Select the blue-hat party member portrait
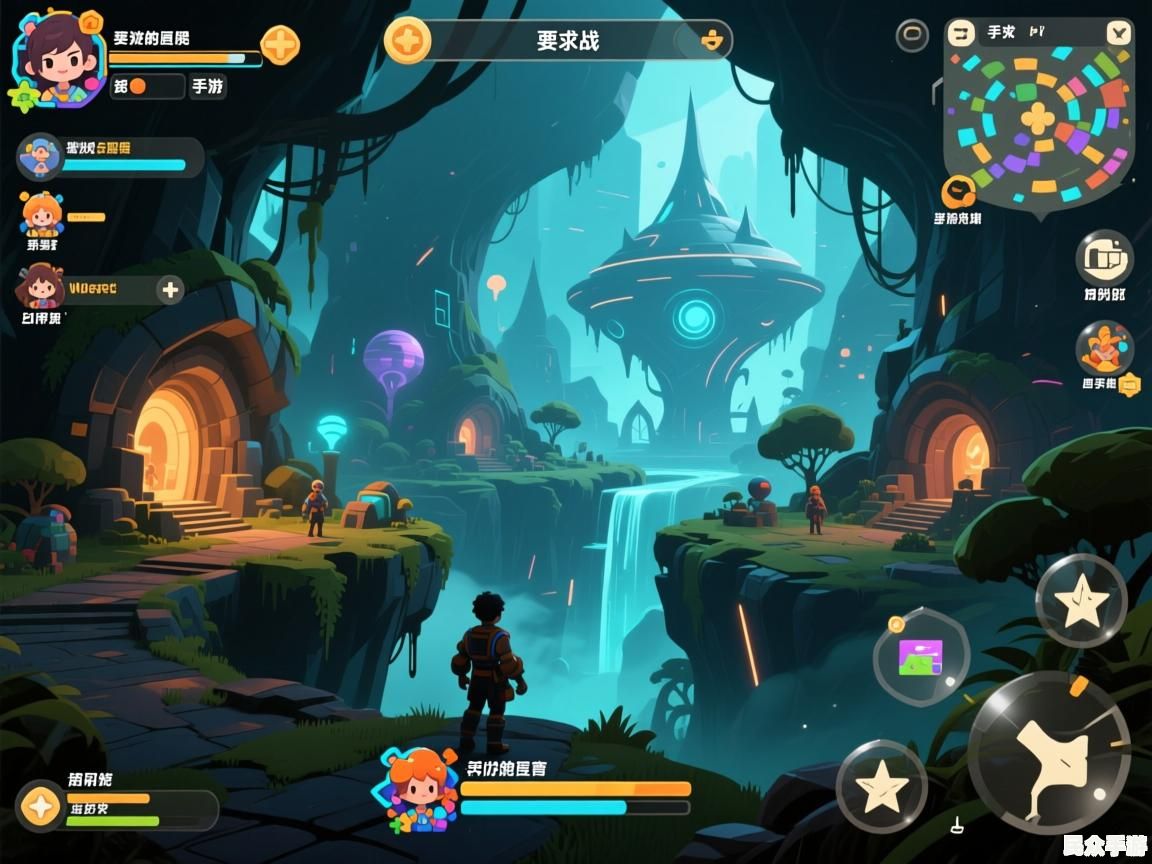The image size is (1152, 864). tap(41, 156)
